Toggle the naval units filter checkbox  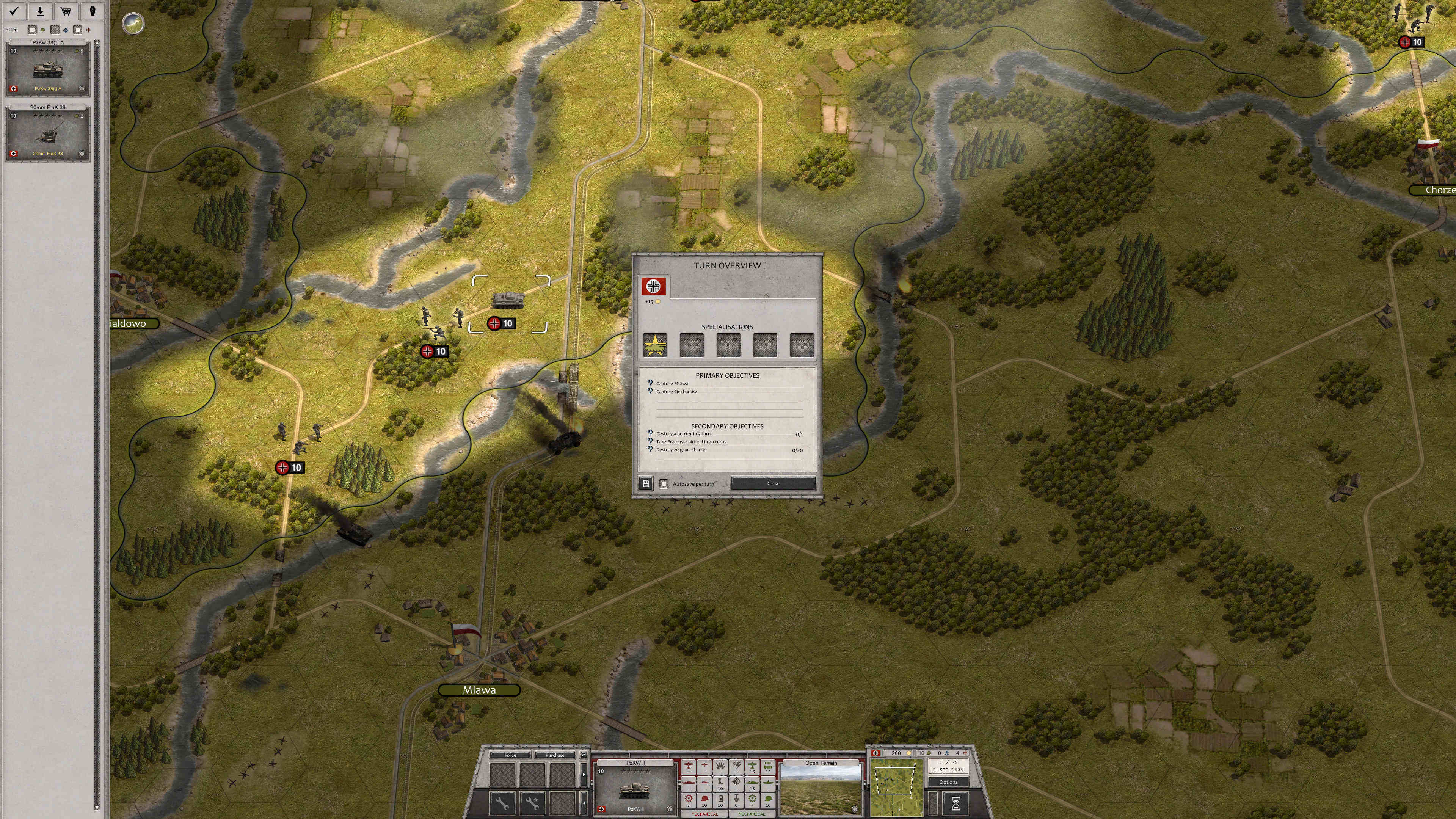55,30
